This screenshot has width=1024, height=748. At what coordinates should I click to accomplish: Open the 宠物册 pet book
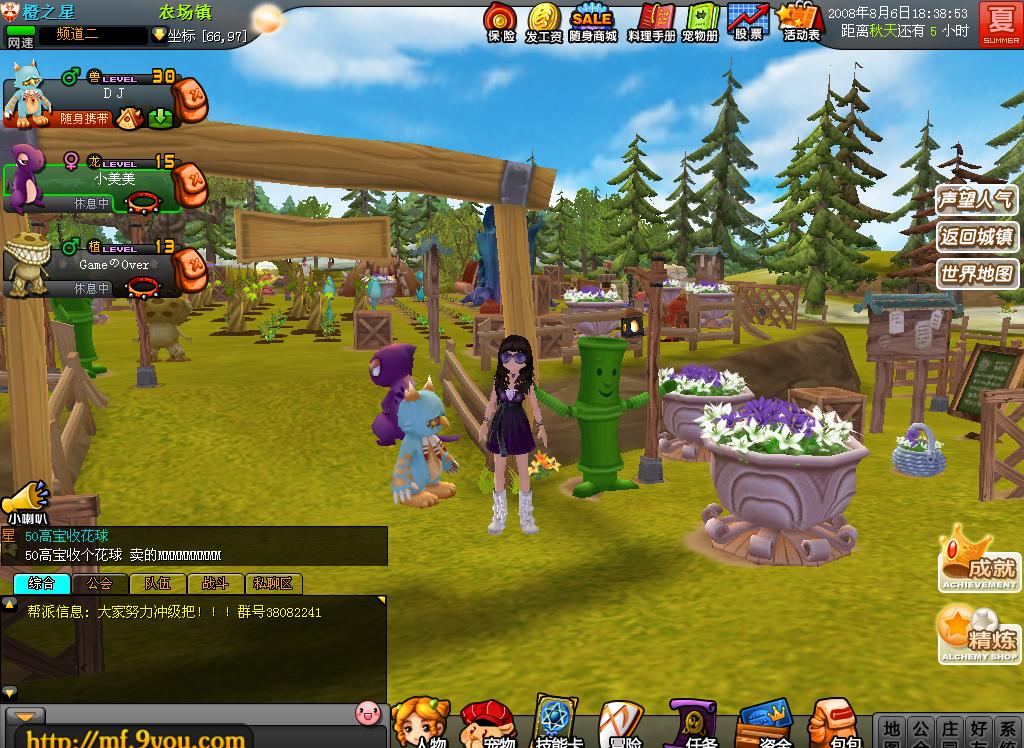click(700, 20)
